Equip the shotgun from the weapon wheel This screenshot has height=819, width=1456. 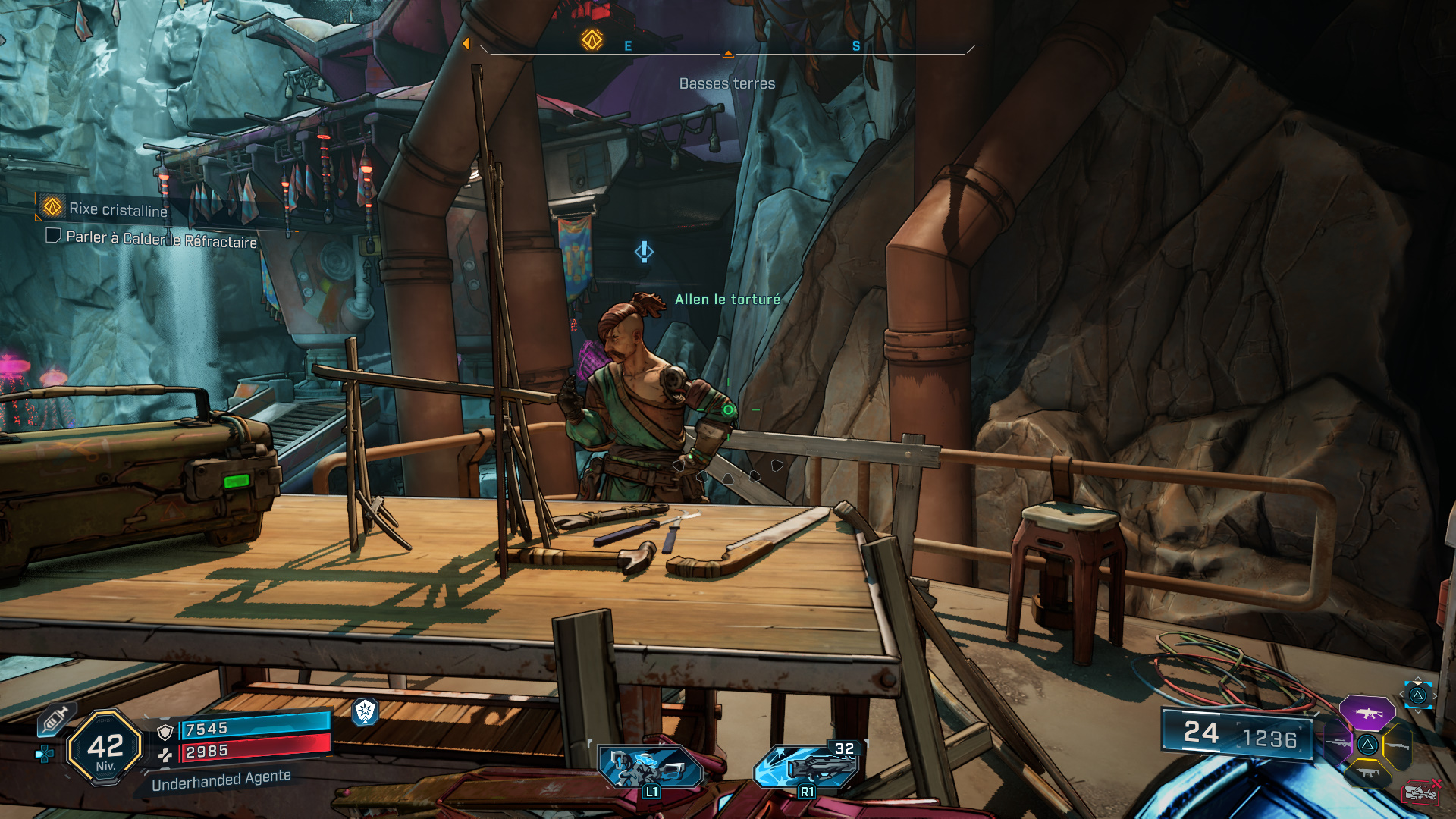(1397, 746)
